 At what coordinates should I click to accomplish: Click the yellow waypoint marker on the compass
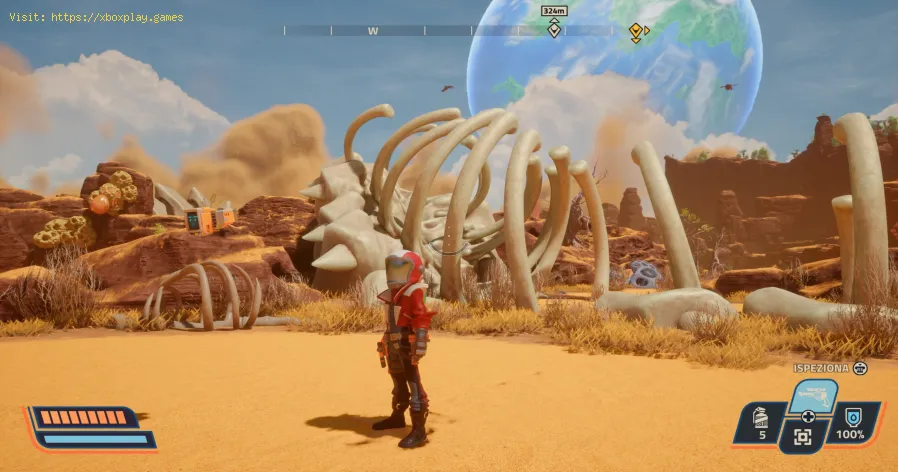coord(635,31)
